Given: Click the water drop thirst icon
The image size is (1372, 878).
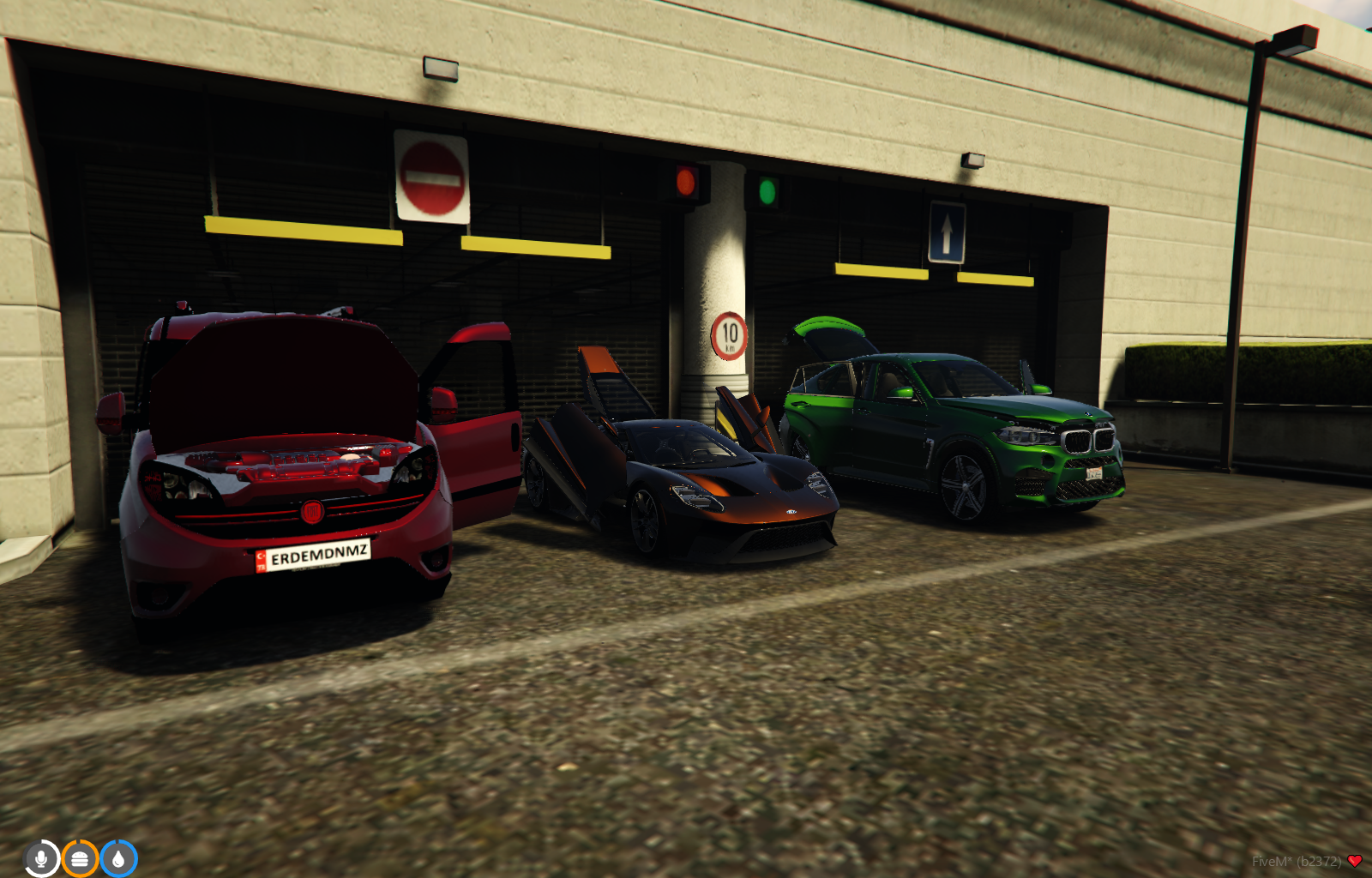Looking at the screenshot, I should [118, 858].
